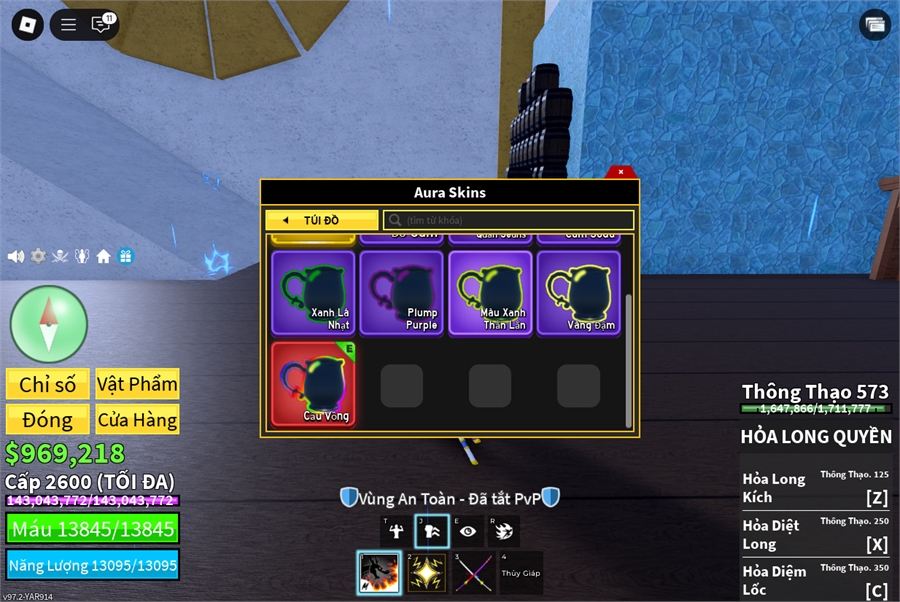Close the Aura Skins window
The width and height of the screenshot is (900, 602).
[621, 172]
